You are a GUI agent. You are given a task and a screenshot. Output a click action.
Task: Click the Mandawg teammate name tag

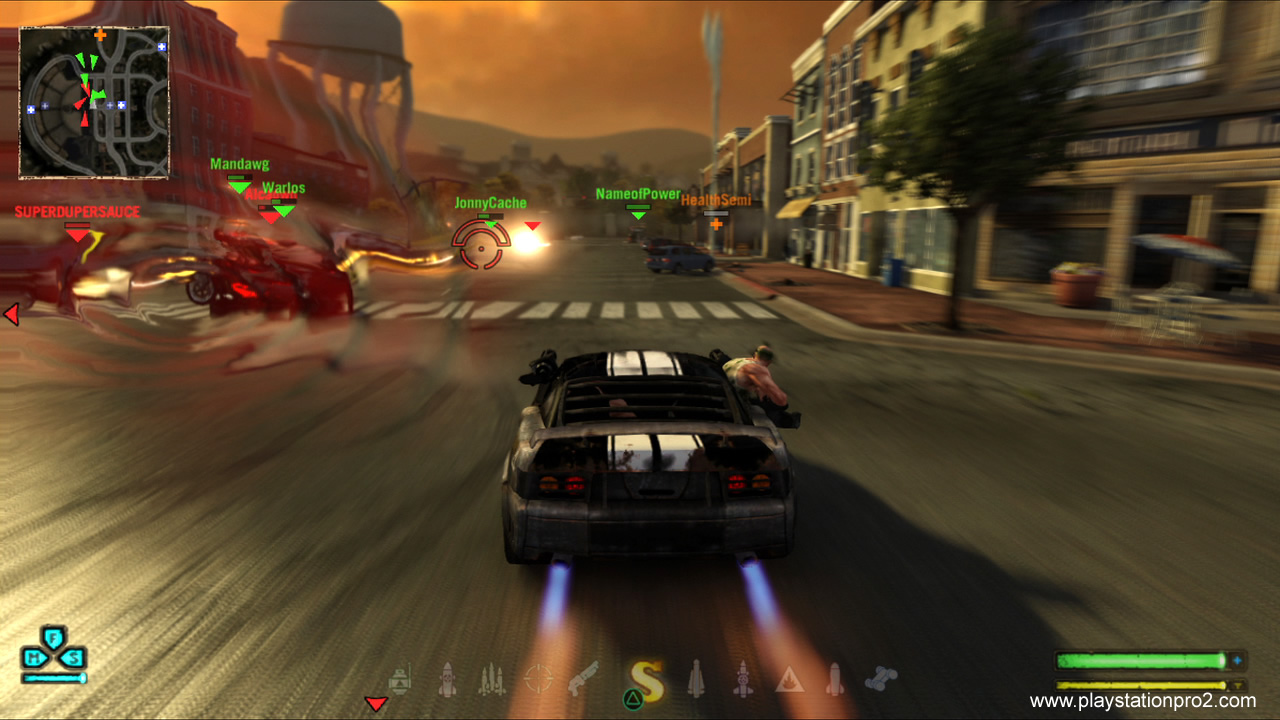coord(239,164)
